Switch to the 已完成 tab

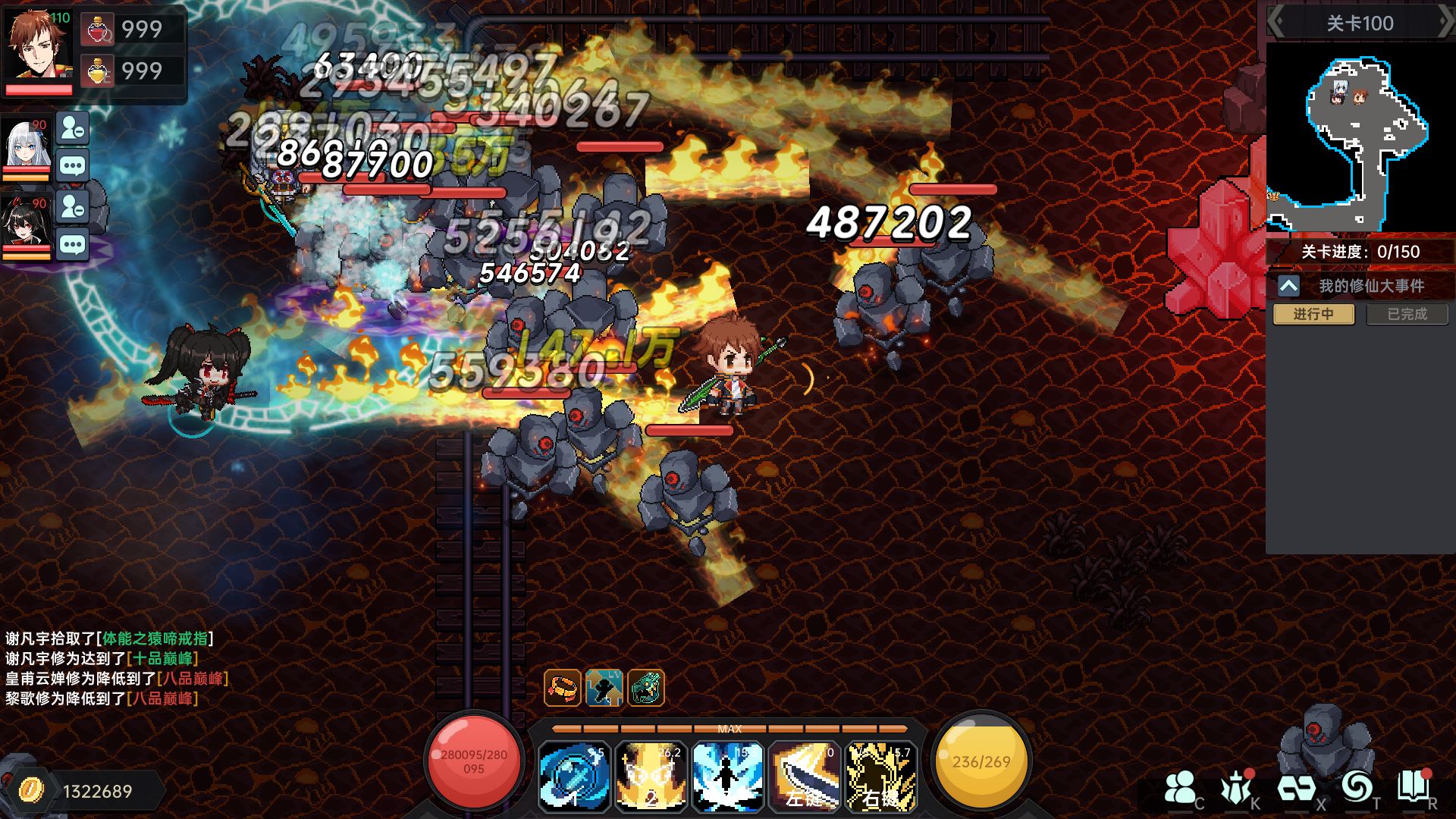coord(1407,314)
